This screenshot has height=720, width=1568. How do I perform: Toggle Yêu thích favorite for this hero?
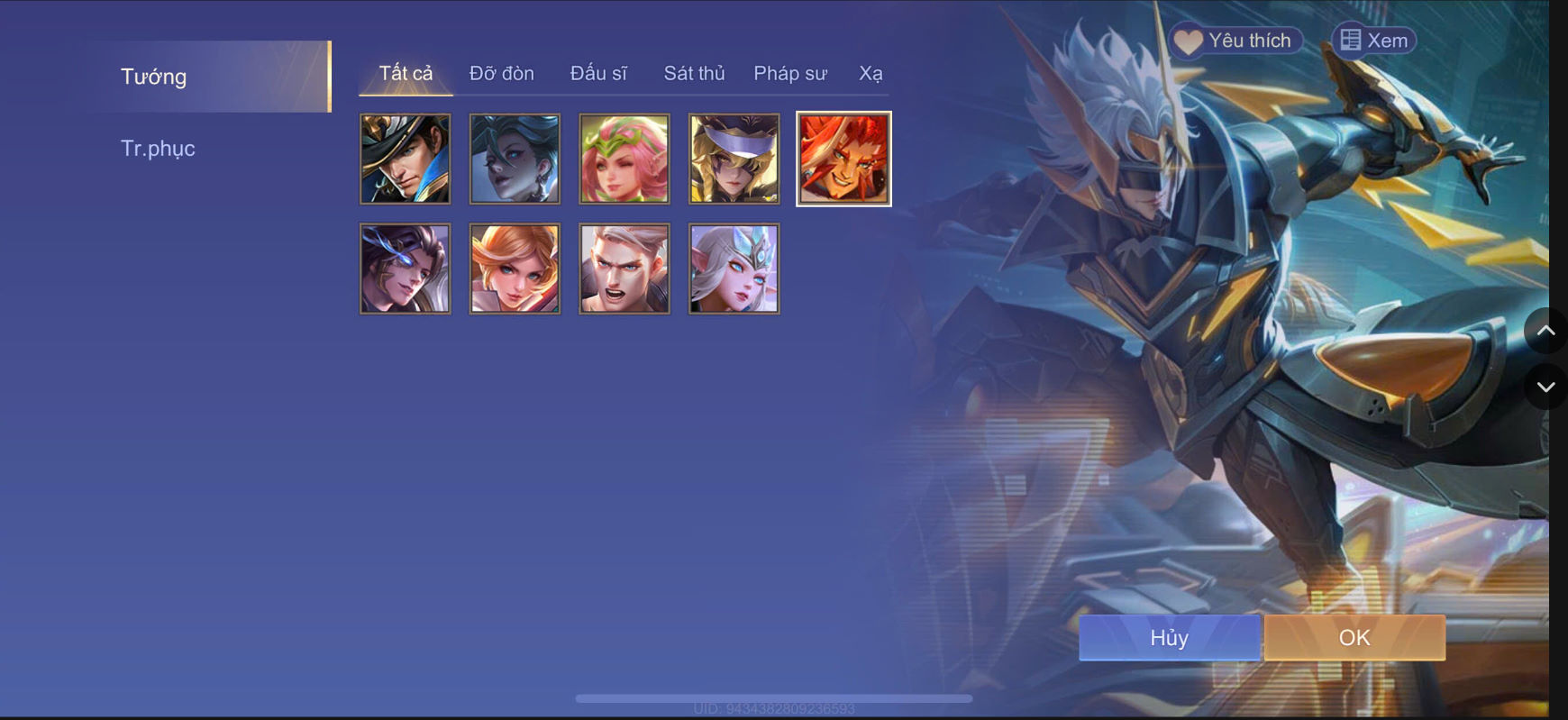pos(1235,40)
